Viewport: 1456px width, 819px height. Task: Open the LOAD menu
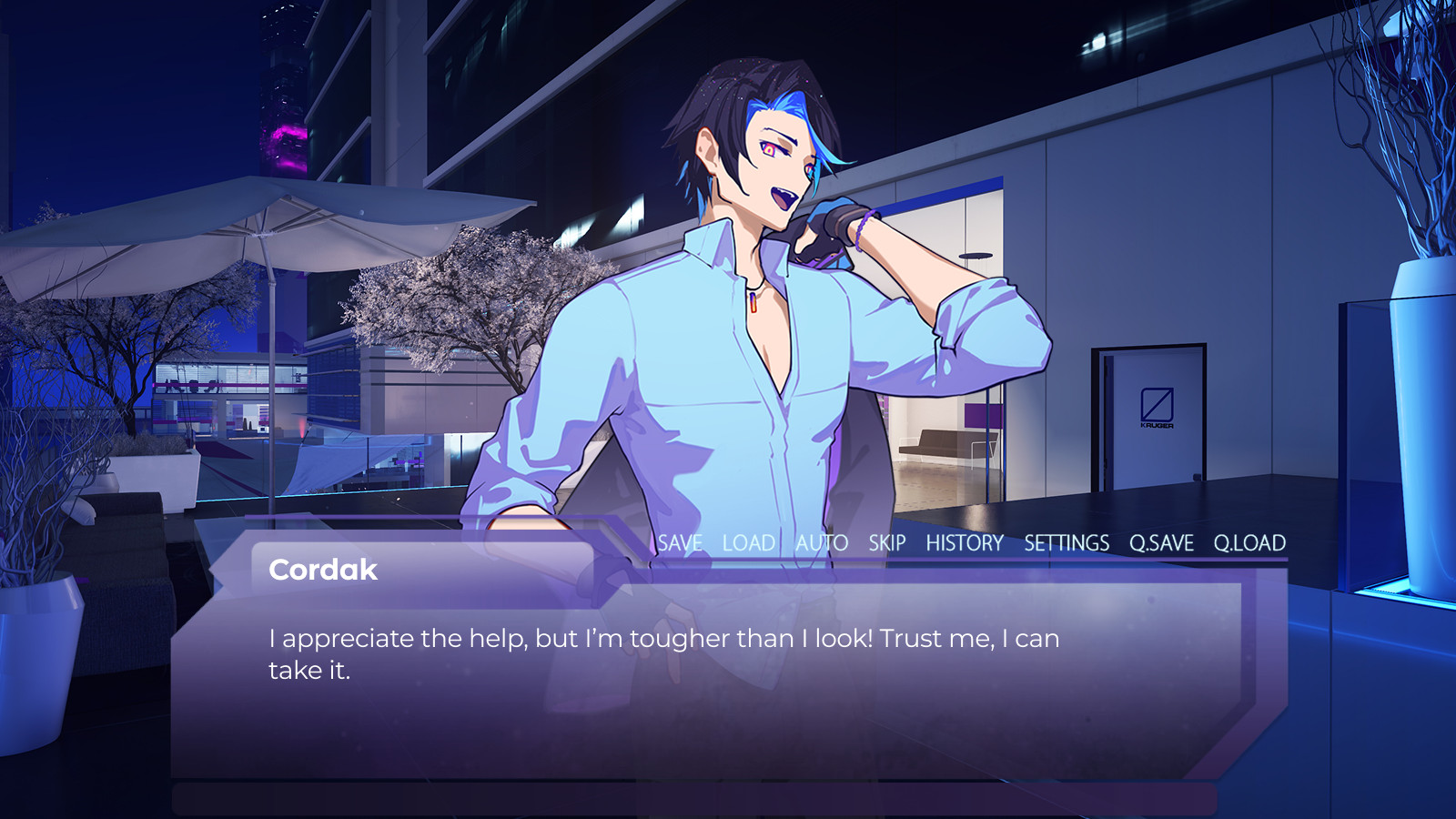748,543
